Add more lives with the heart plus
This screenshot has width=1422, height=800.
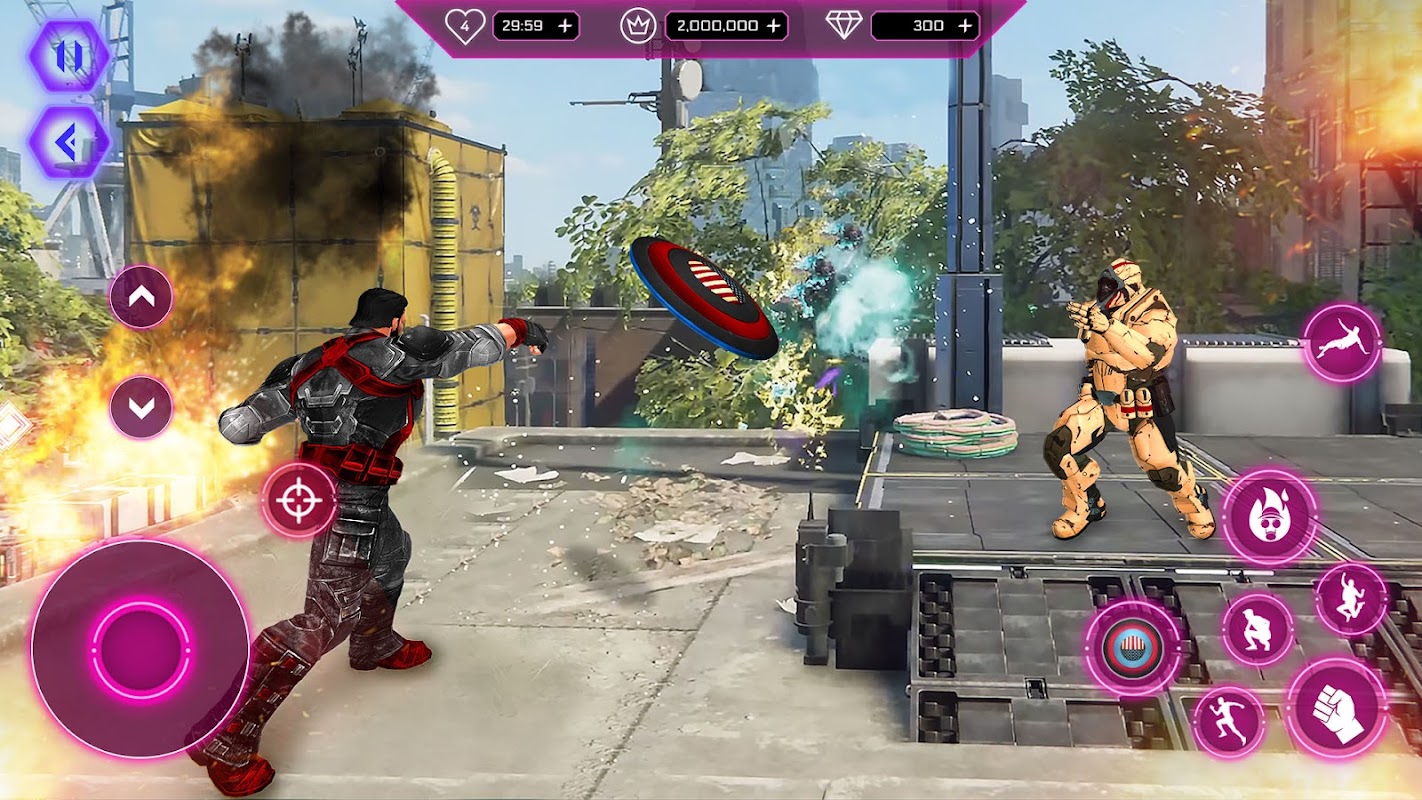point(565,26)
